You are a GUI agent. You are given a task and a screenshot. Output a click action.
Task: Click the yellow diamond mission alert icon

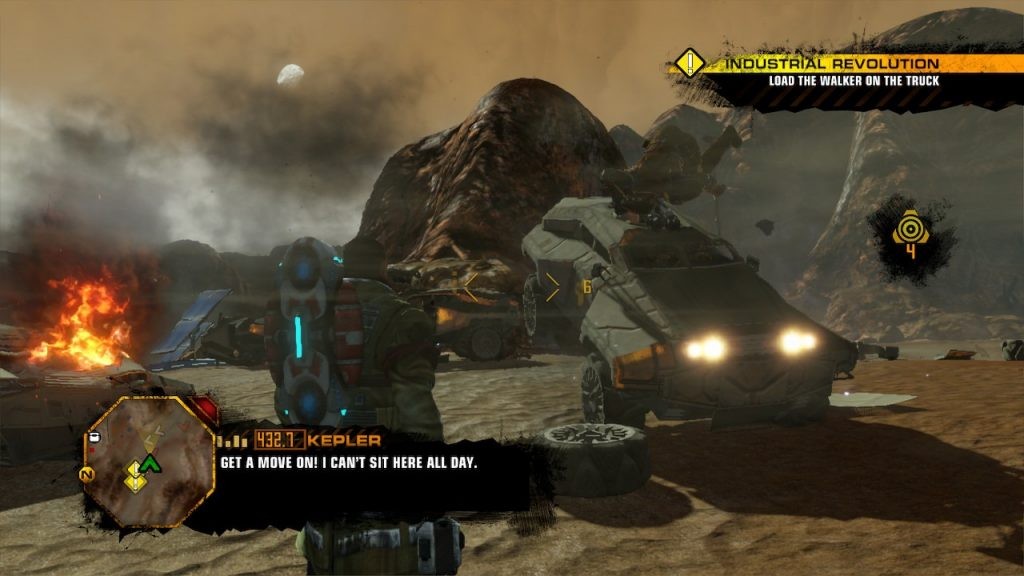691,64
